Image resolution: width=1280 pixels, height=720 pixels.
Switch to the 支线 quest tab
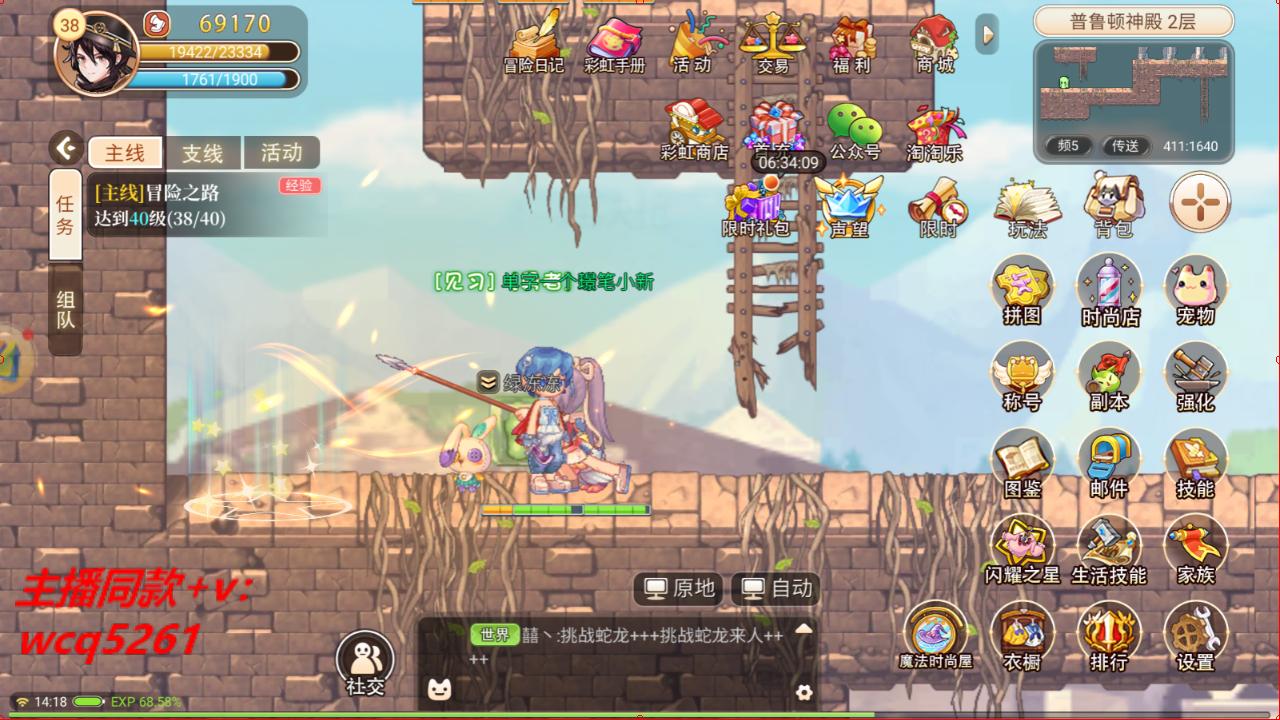pos(201,152)
